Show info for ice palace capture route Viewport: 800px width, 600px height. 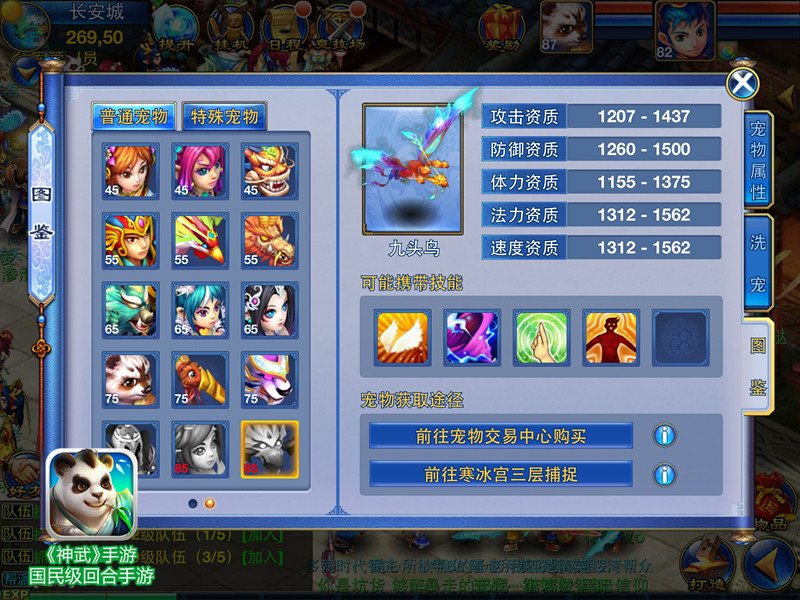point(663,473)
